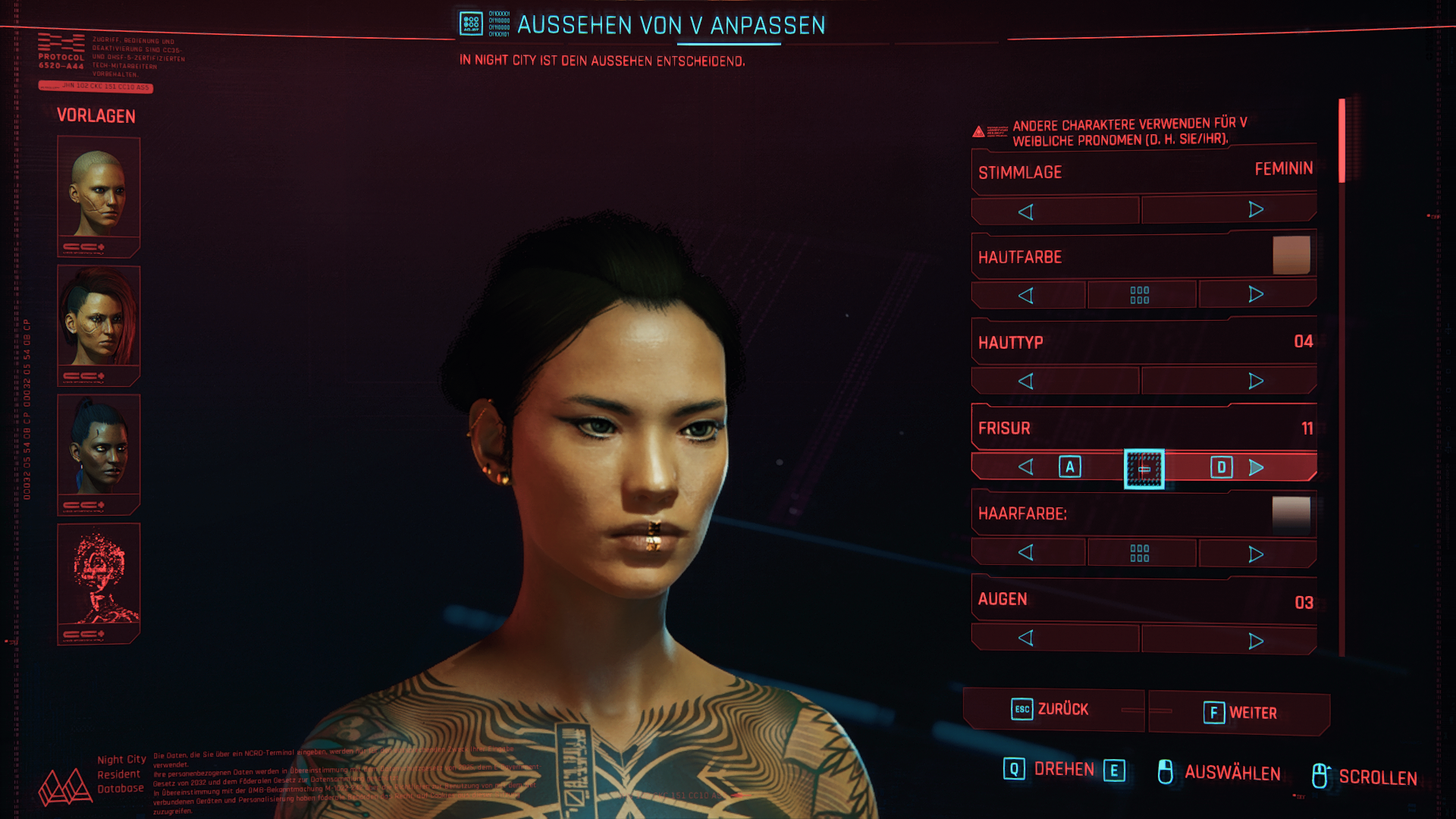Open the Haarfarbe color grid

pyautogui.click(x=1140, y=553)
